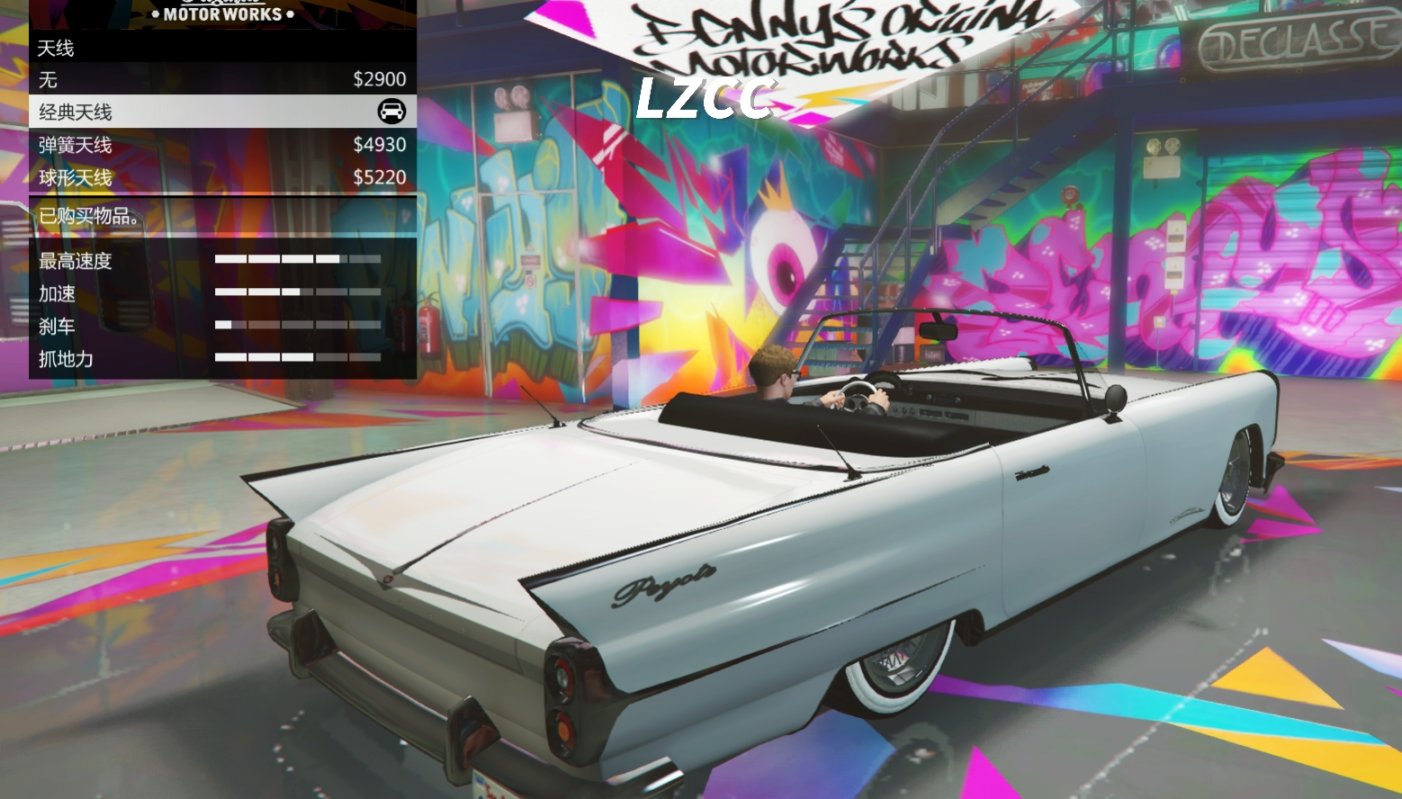
Task: Select 无 to remove the antenna
Action: (200, 79)
